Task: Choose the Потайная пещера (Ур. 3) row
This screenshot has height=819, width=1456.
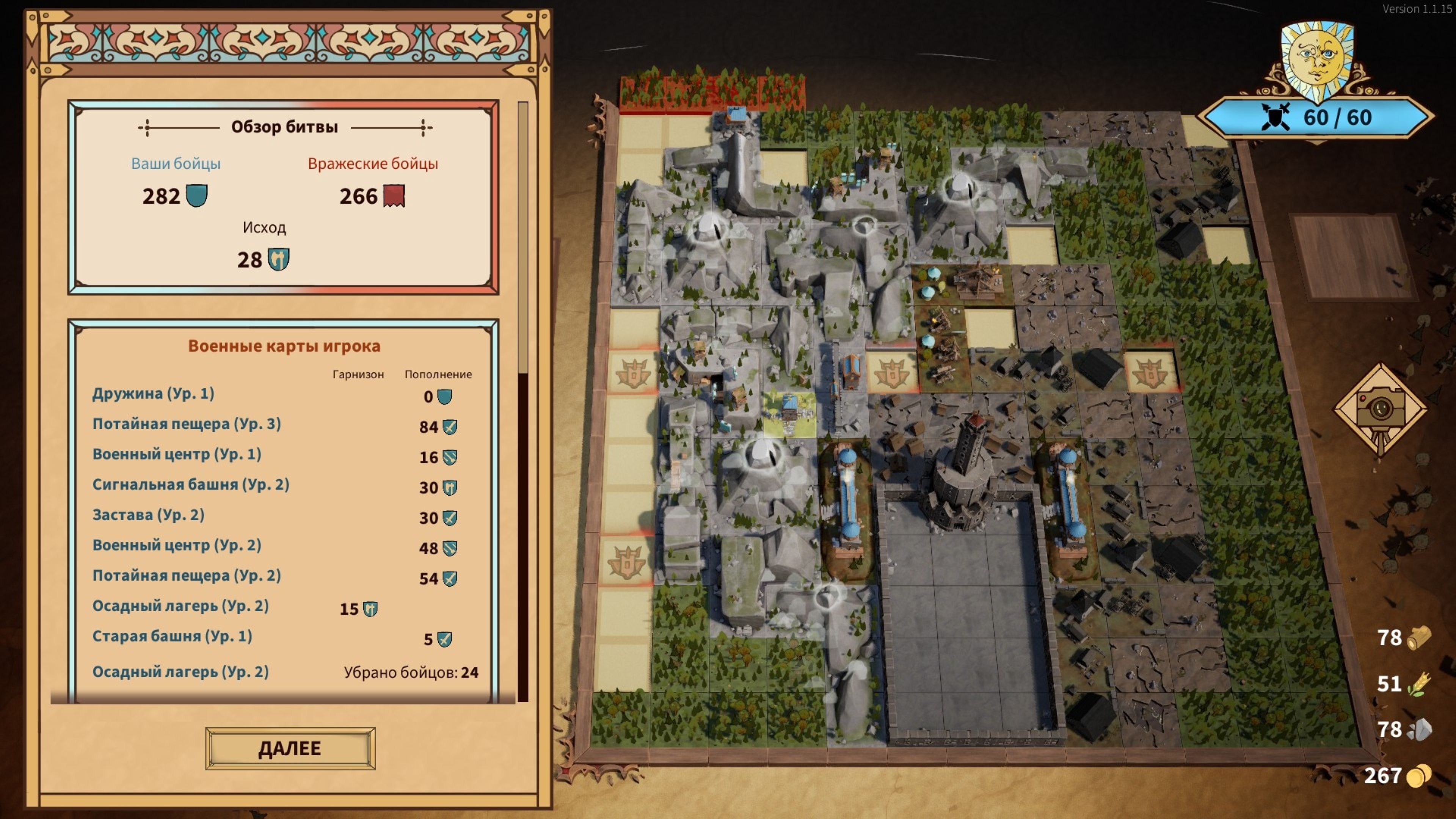Action: (x=187, y=424)
